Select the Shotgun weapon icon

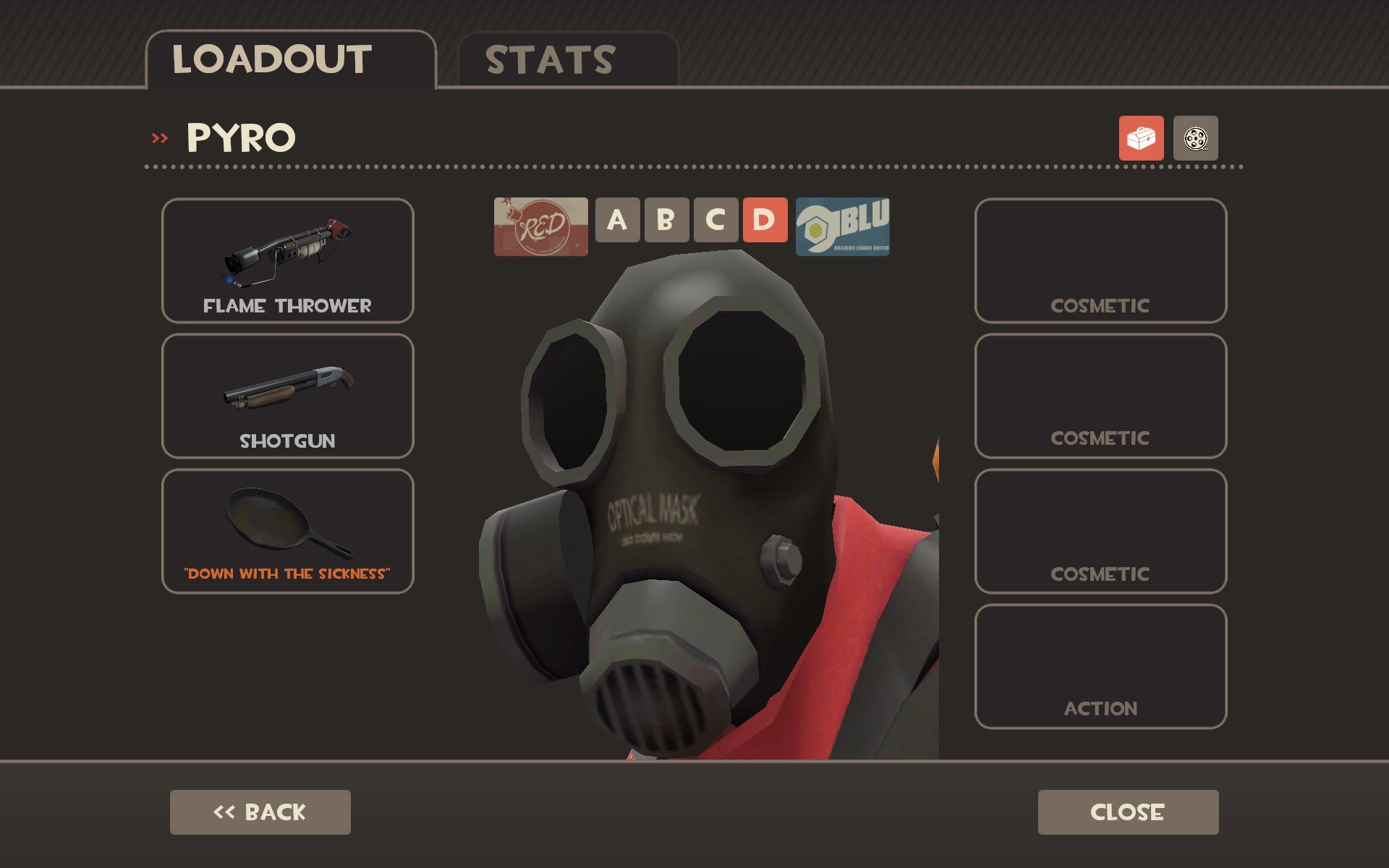coord(287,396)
